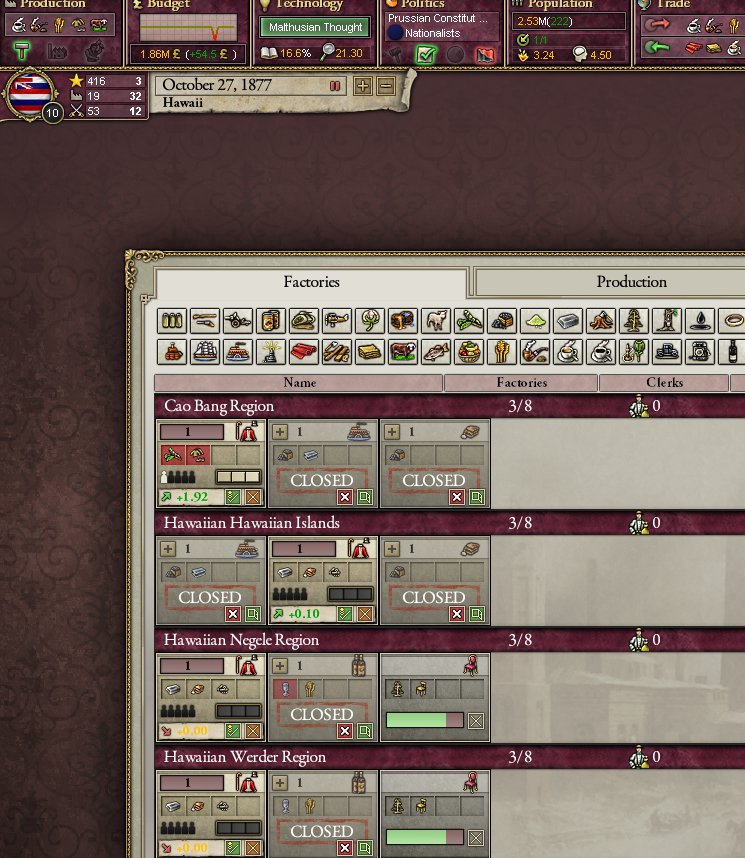Filter goods by the automobile icon
The image size is (745, 858).
click(x=667, y=352)
